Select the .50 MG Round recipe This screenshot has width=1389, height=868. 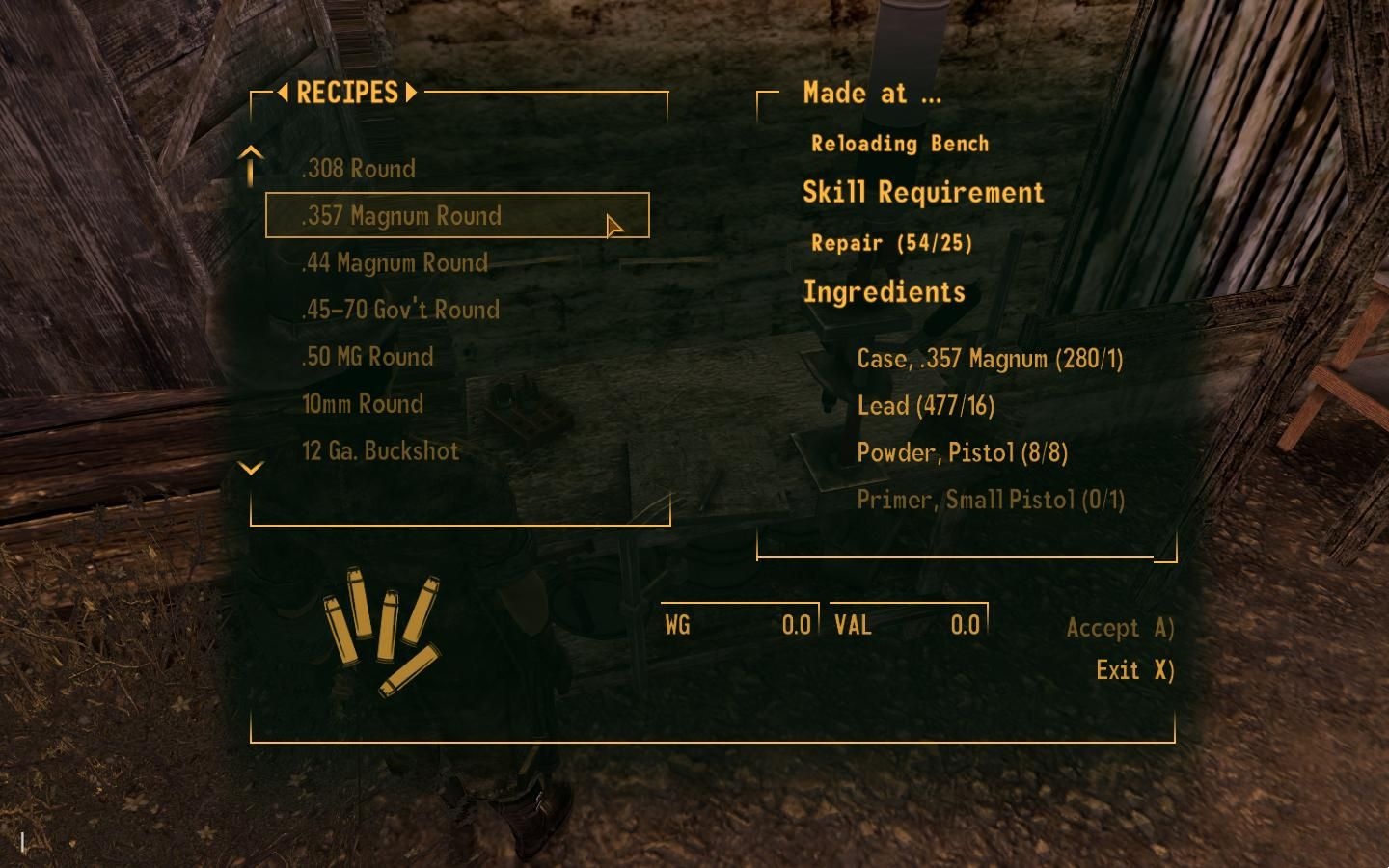click(368, 357)
